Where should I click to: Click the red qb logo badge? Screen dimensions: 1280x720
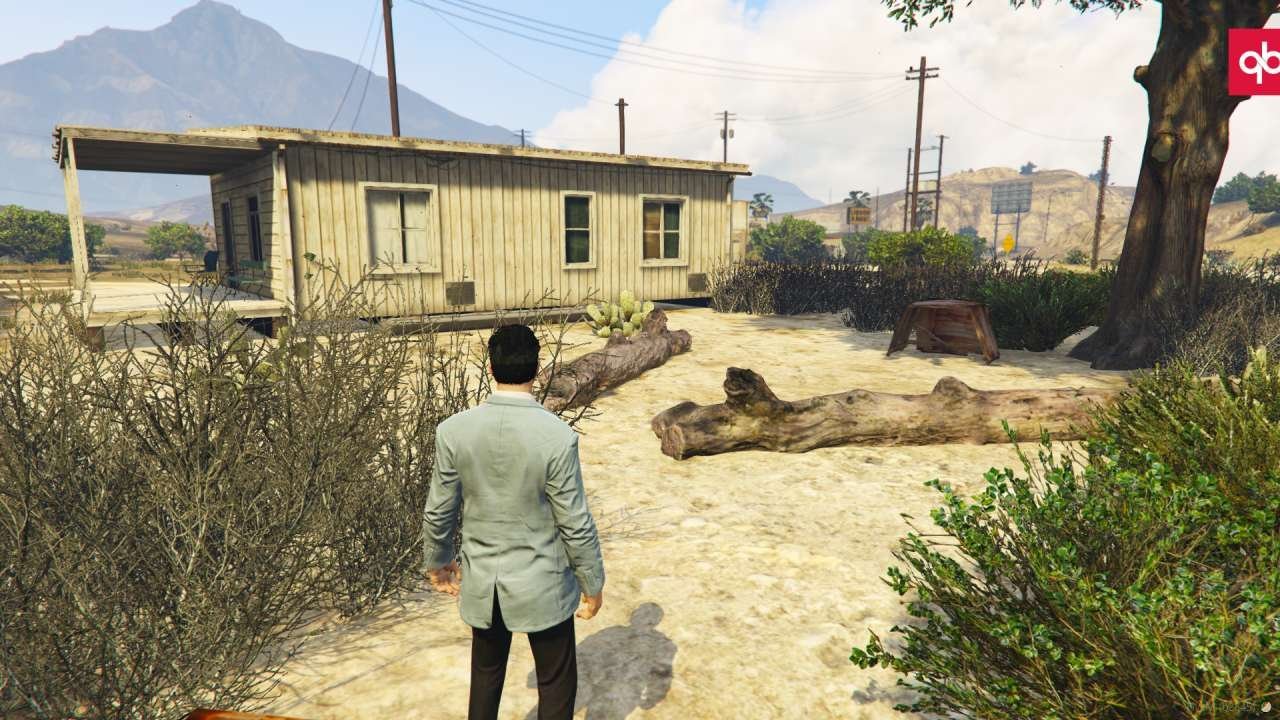[1255, 62]
